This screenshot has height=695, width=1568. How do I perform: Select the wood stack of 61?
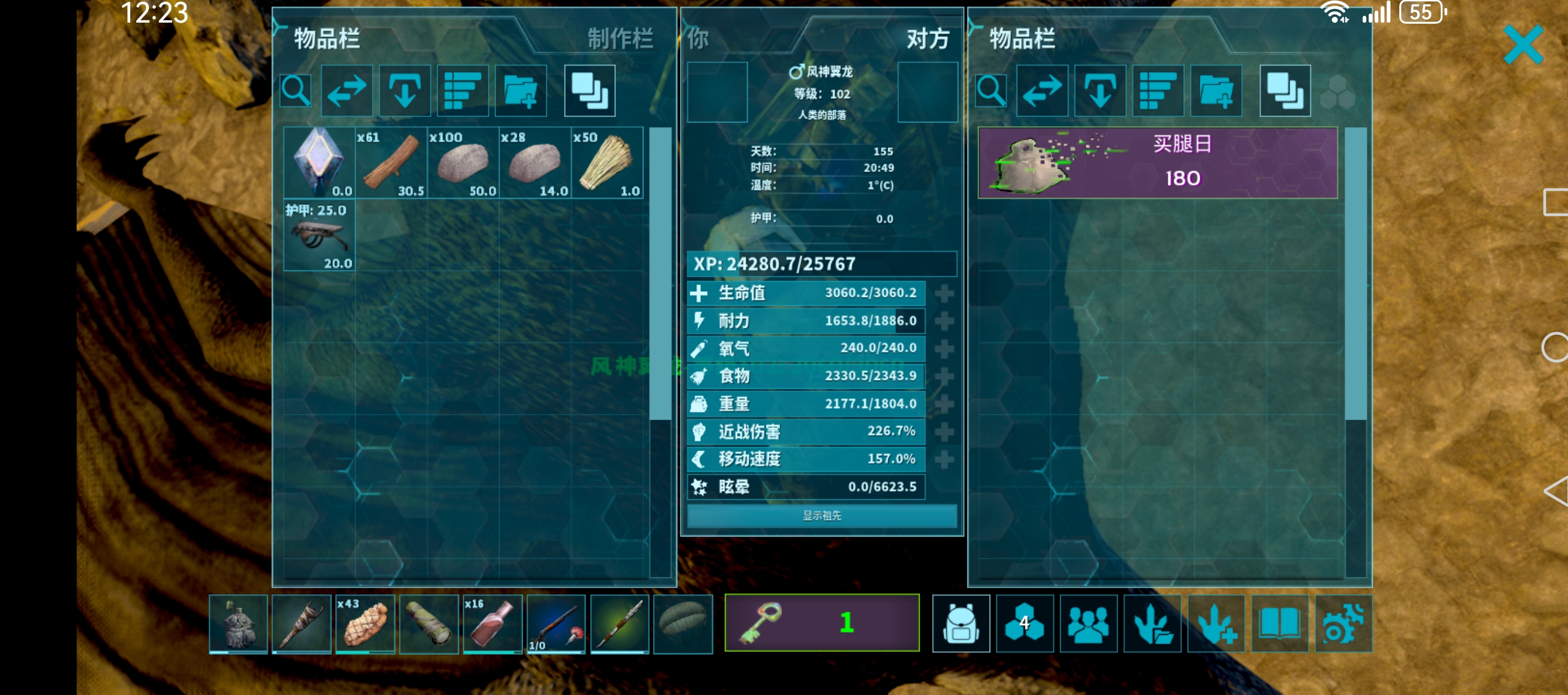point(391,163)
